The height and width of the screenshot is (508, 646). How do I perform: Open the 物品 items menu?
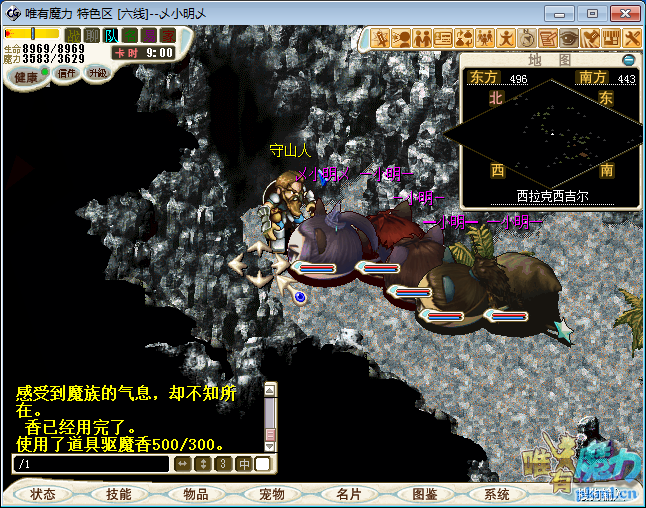[195, 494]
